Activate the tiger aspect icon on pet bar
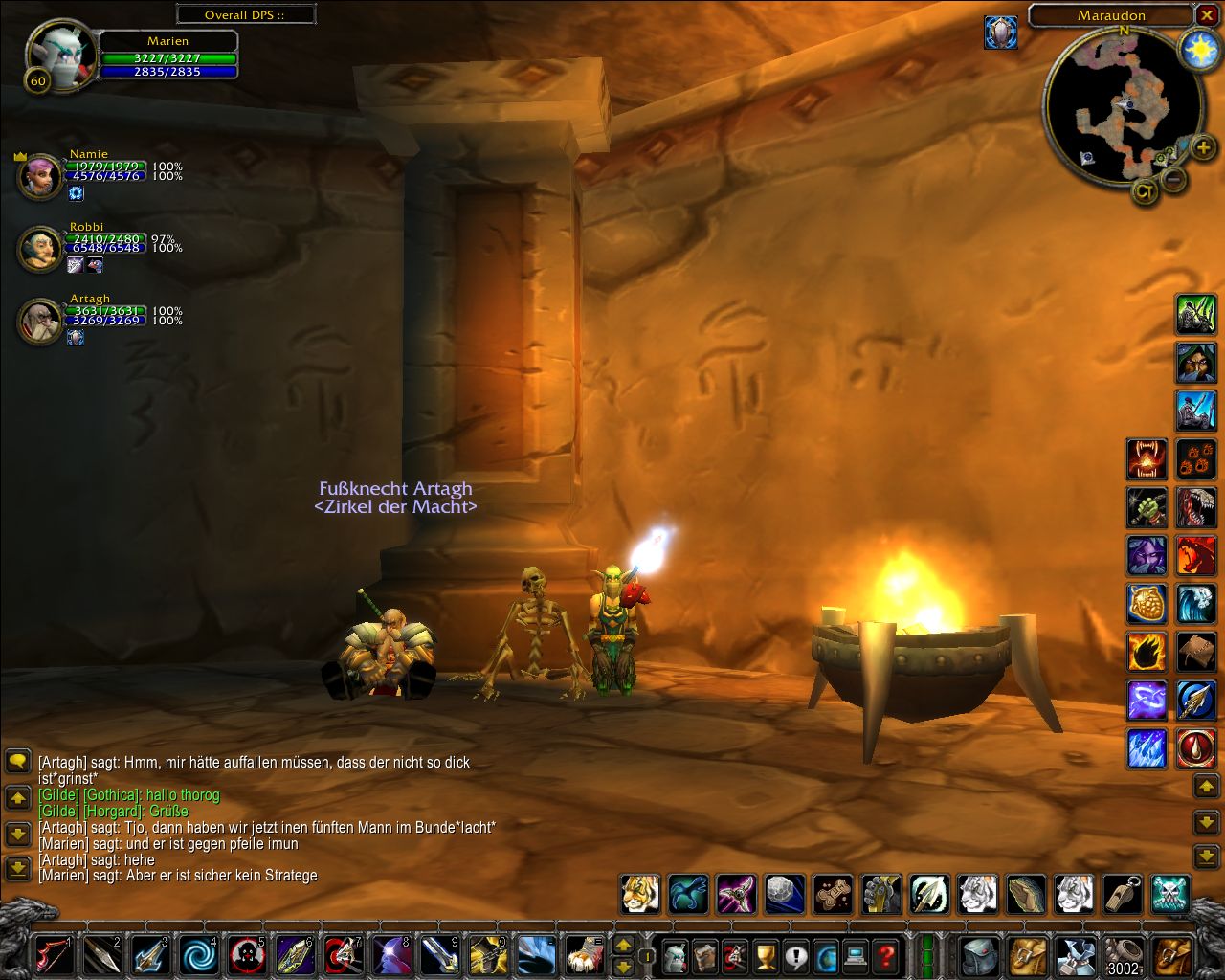 [x=639, y=894]
